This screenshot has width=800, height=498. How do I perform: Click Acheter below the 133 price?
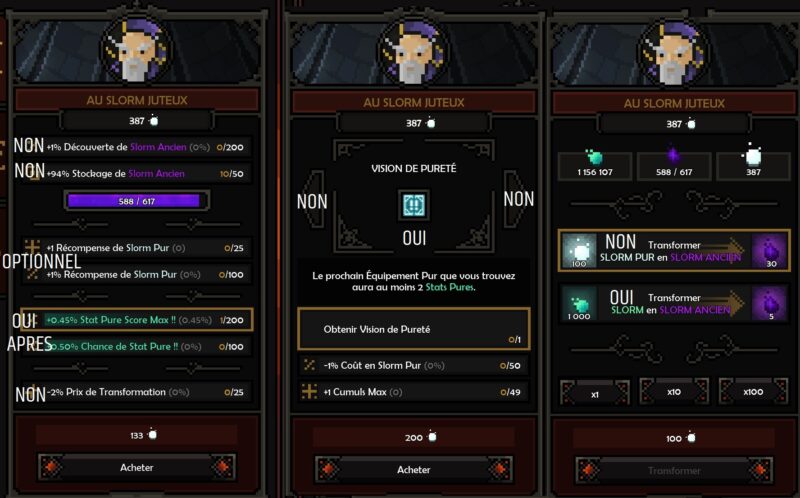point(137,467)
